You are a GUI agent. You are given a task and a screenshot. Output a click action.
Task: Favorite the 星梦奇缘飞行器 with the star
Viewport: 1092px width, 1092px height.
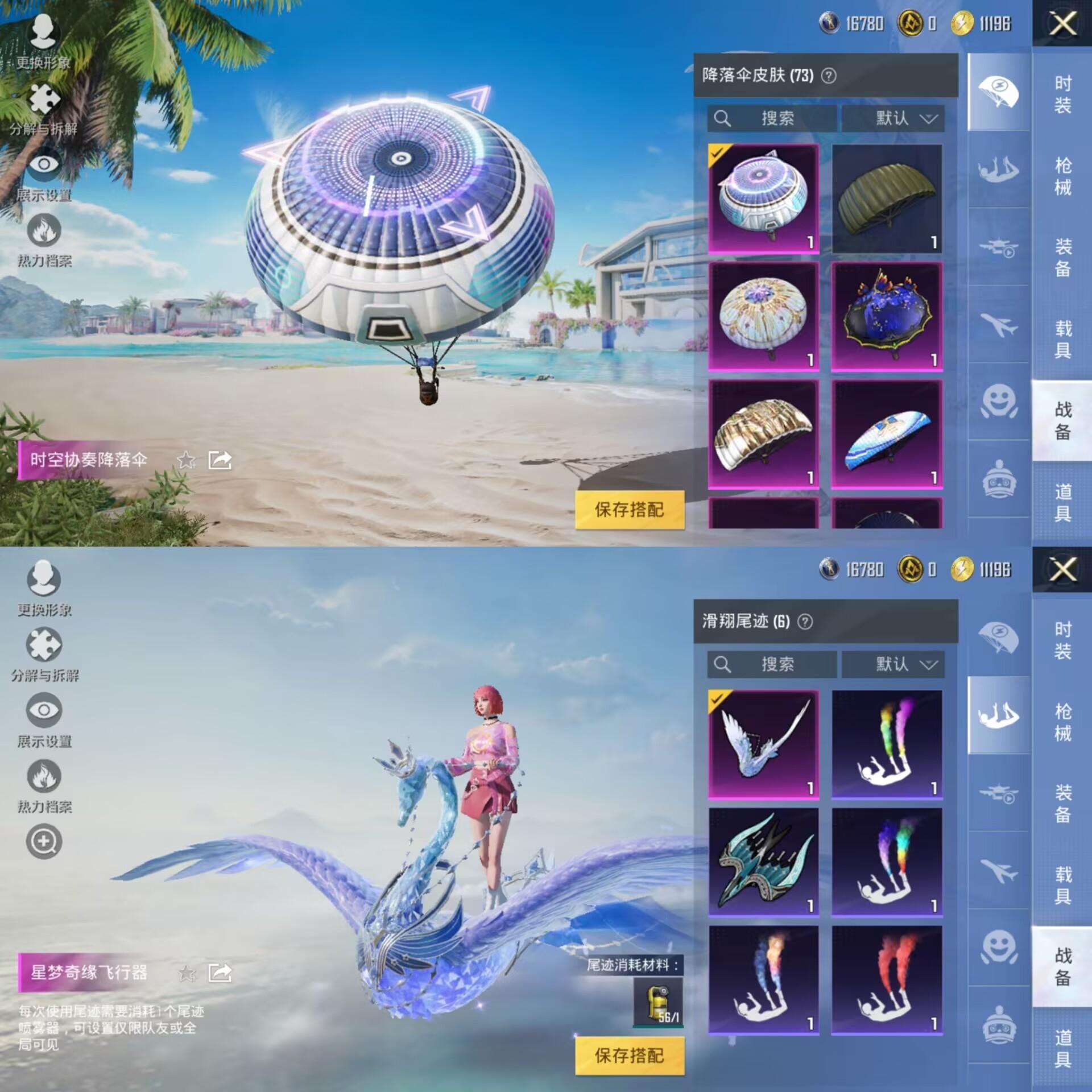pos(187,973)
